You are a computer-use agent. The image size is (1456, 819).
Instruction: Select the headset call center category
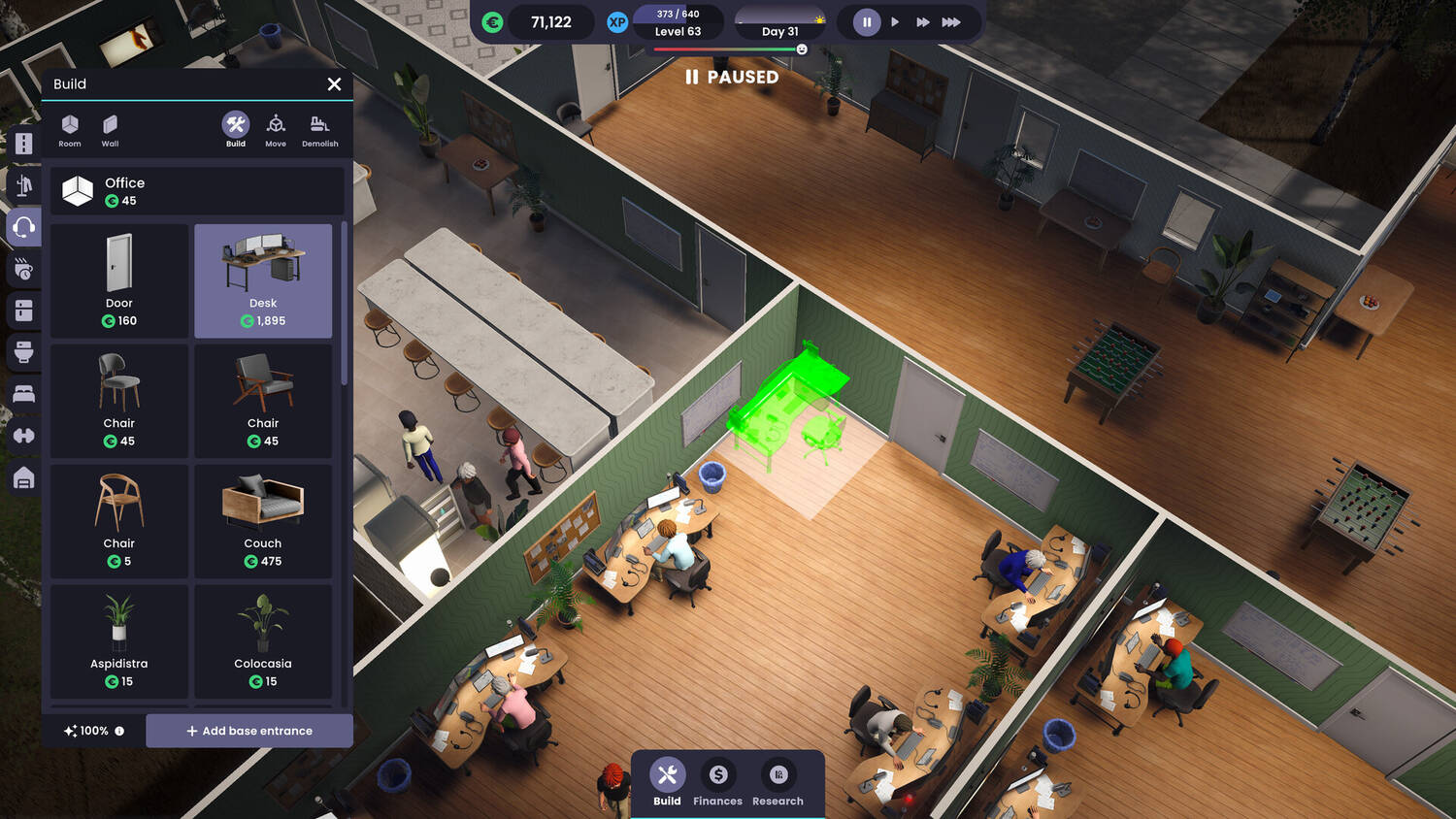[x=24, y=227]
